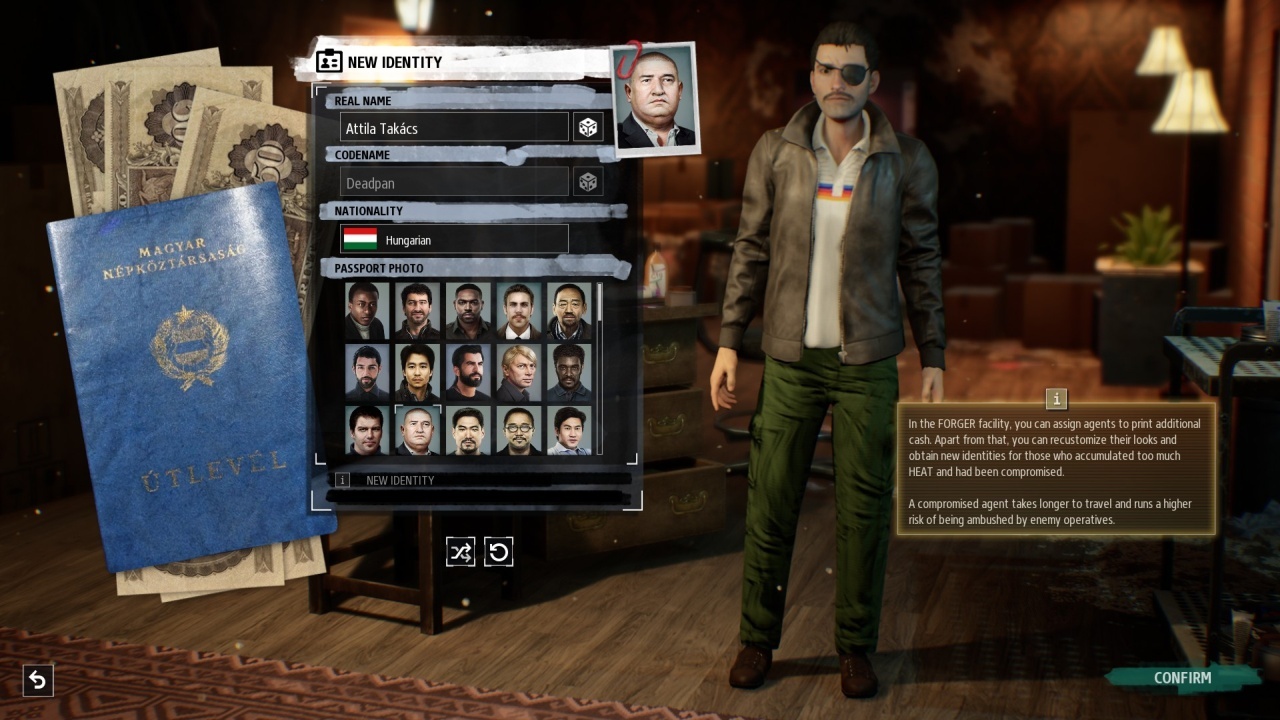This screenshot has height=720, width=1280.
Task: Reset changes with the circular arrow button
Action: tap(498, 552)
